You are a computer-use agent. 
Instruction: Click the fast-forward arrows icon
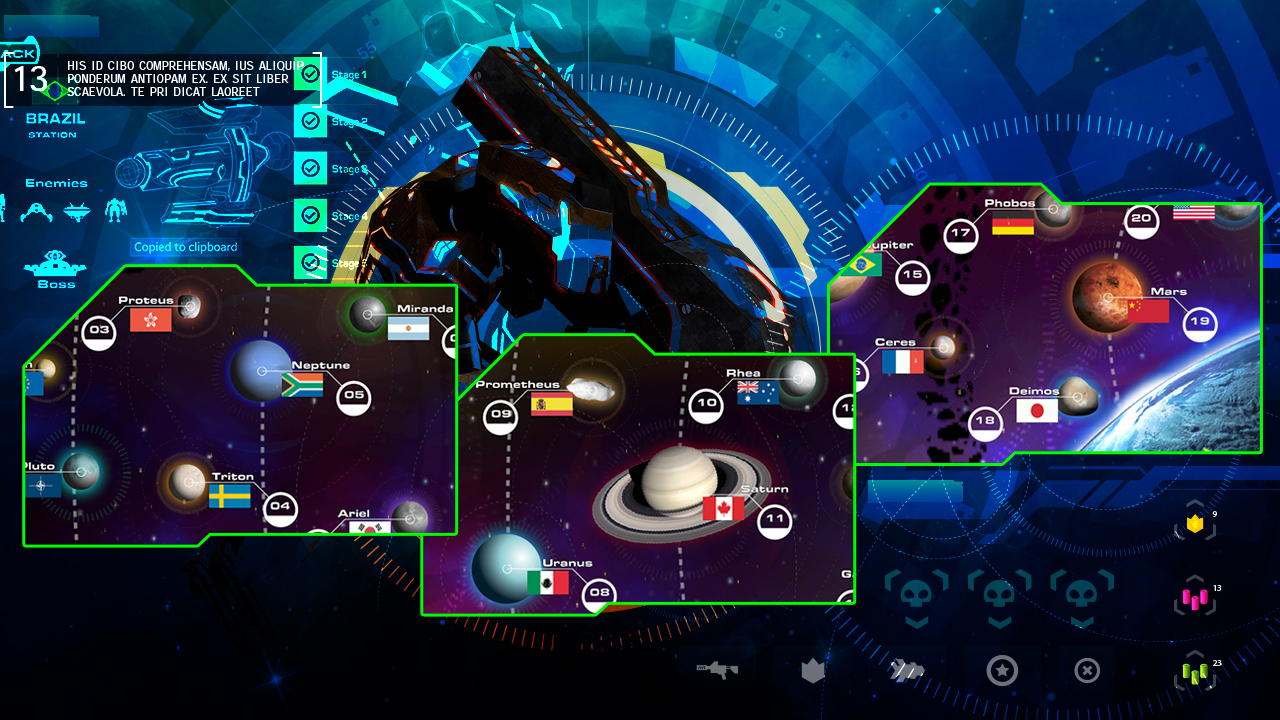908,670
